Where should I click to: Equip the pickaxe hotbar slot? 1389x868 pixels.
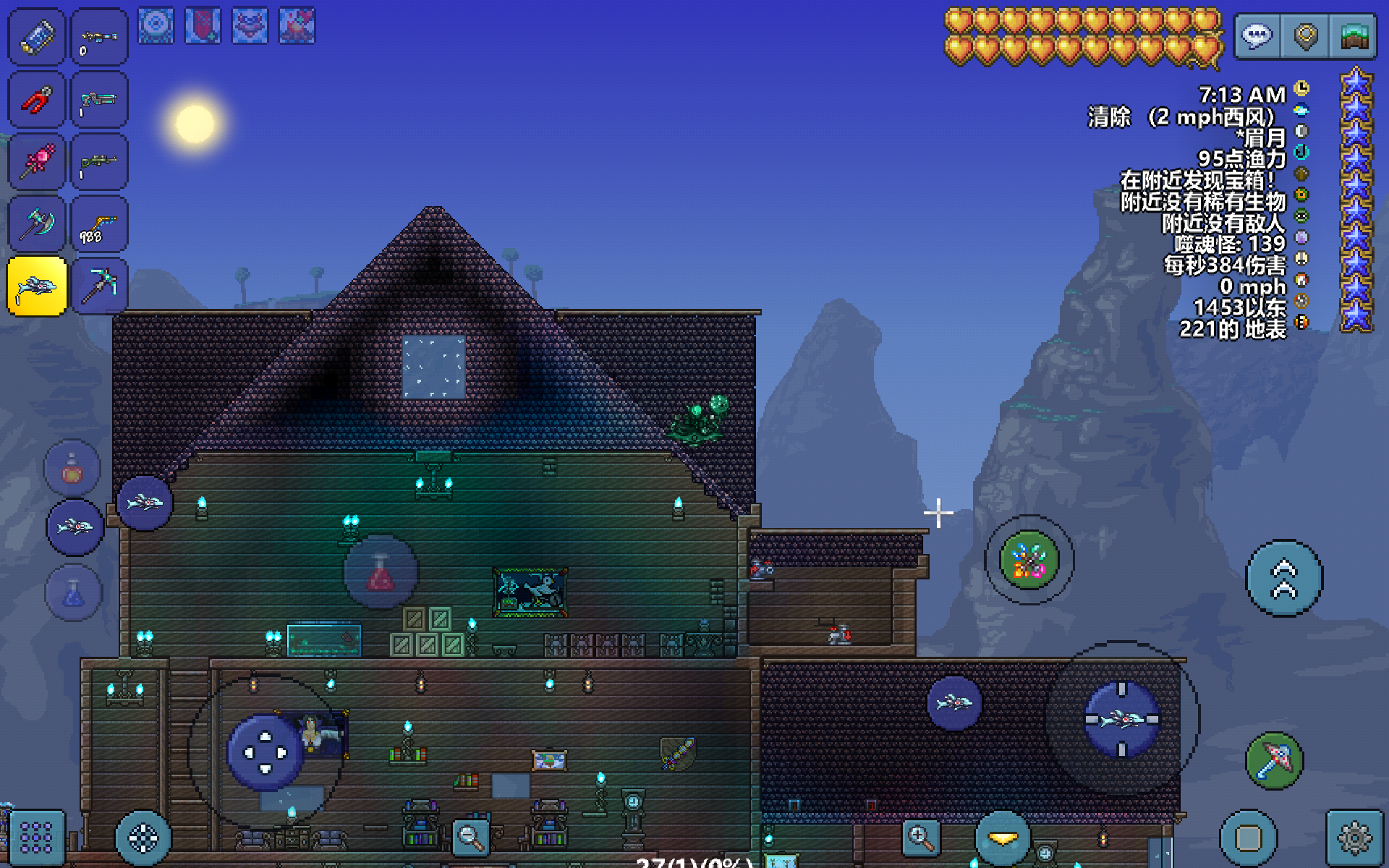point(100,286)
